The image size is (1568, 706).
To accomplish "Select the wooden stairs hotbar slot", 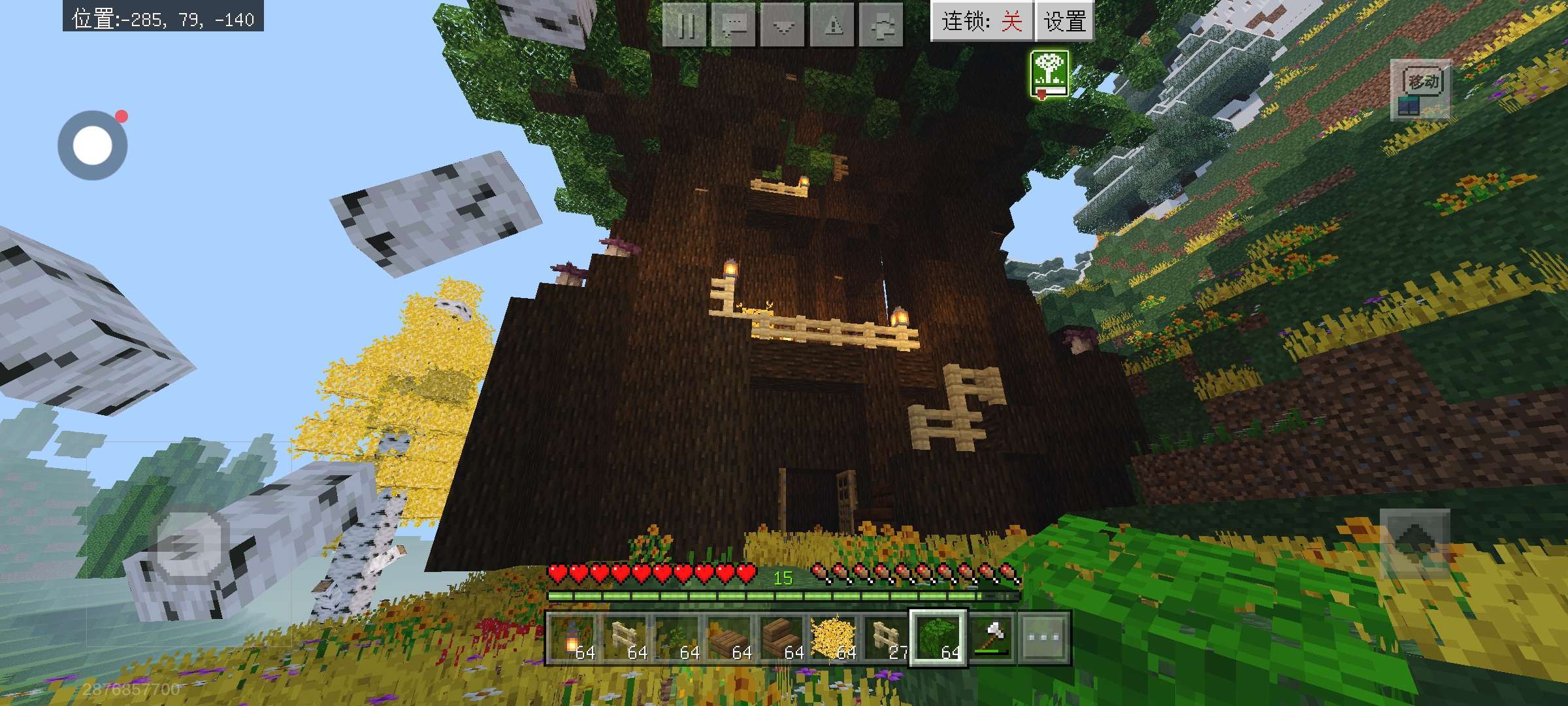I will (781, 638).
